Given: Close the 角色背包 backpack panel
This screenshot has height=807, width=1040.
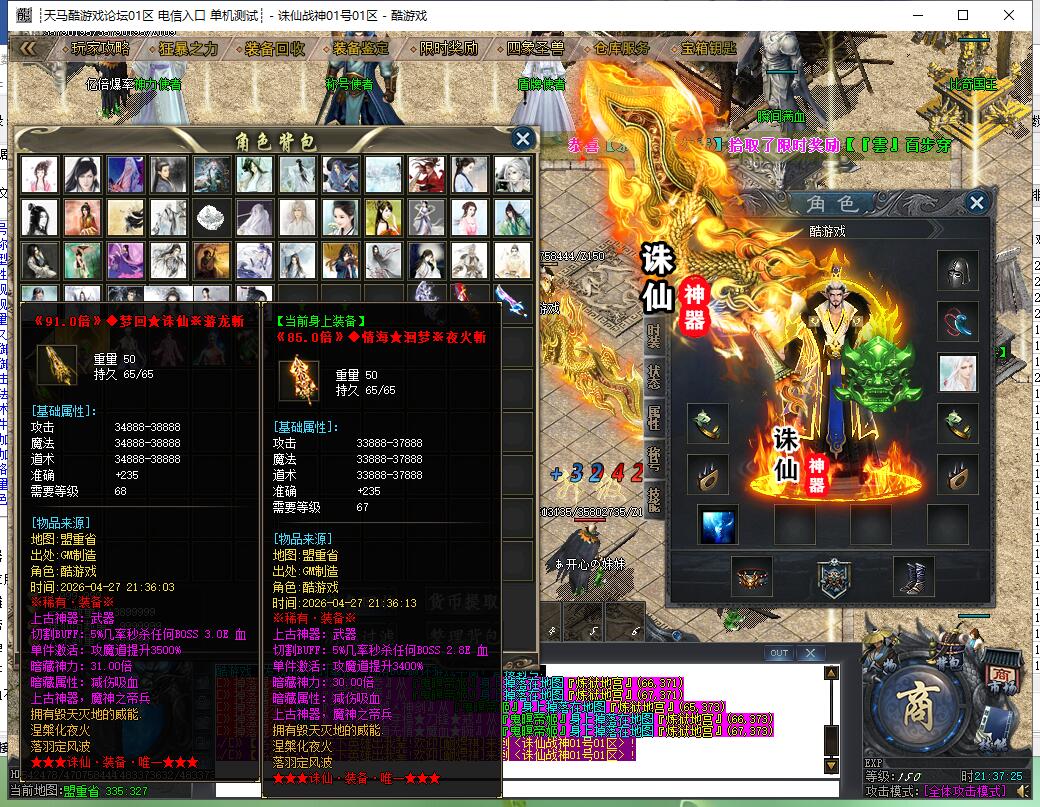Looking at the screenshot, I should coord(522,139).
